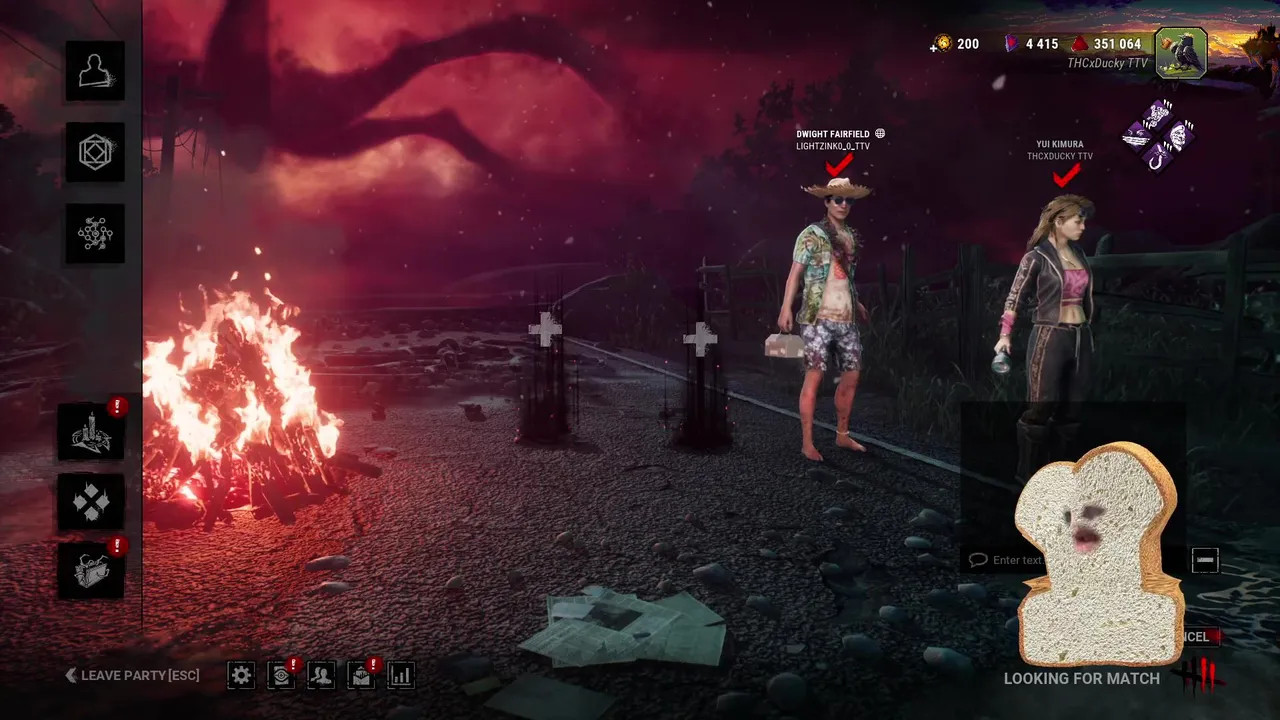The height and width of the screenshot is (720, 1280).
Task: Select Dwight Fairfield's player name tag
Action: (835, 134)
